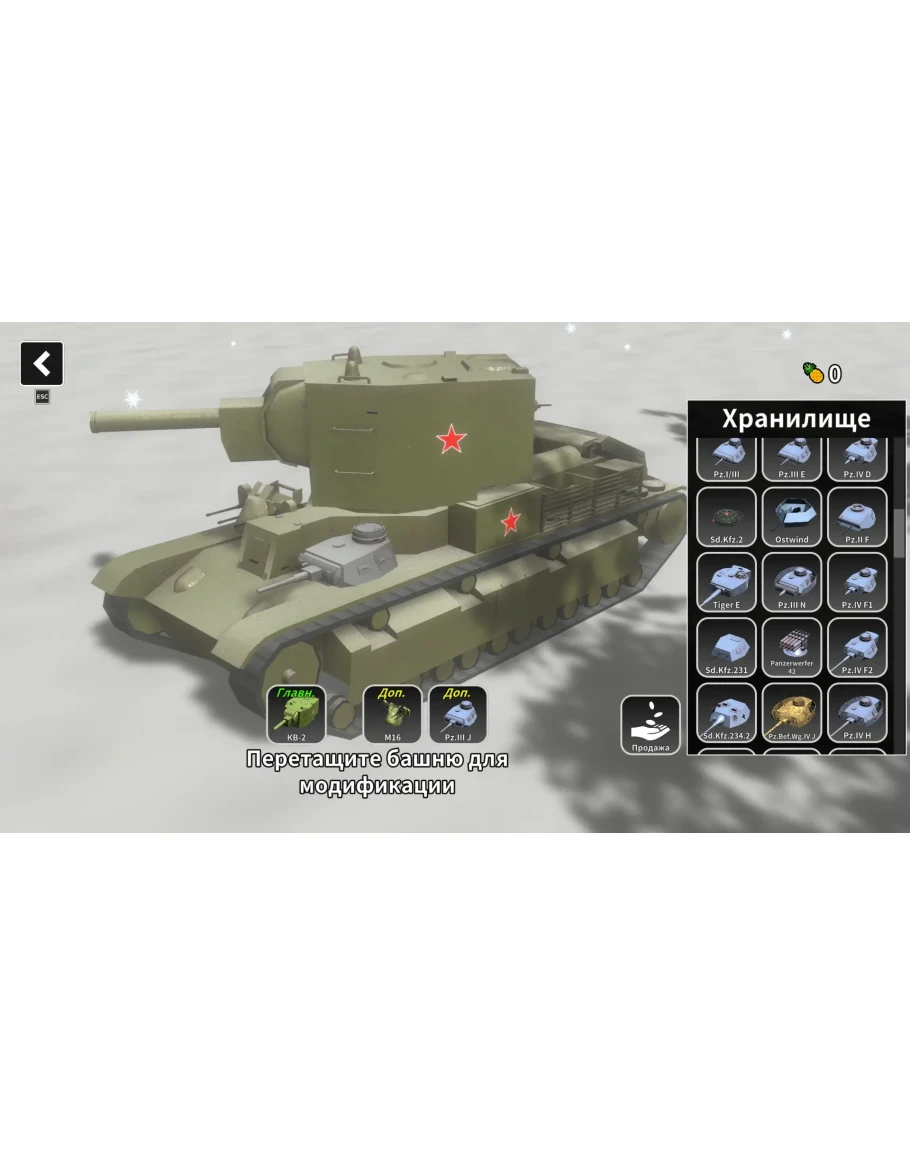Select the КВ-2 main turret slot
Image resolution: width=910 pixels, height=1155 pixels.
296,714
